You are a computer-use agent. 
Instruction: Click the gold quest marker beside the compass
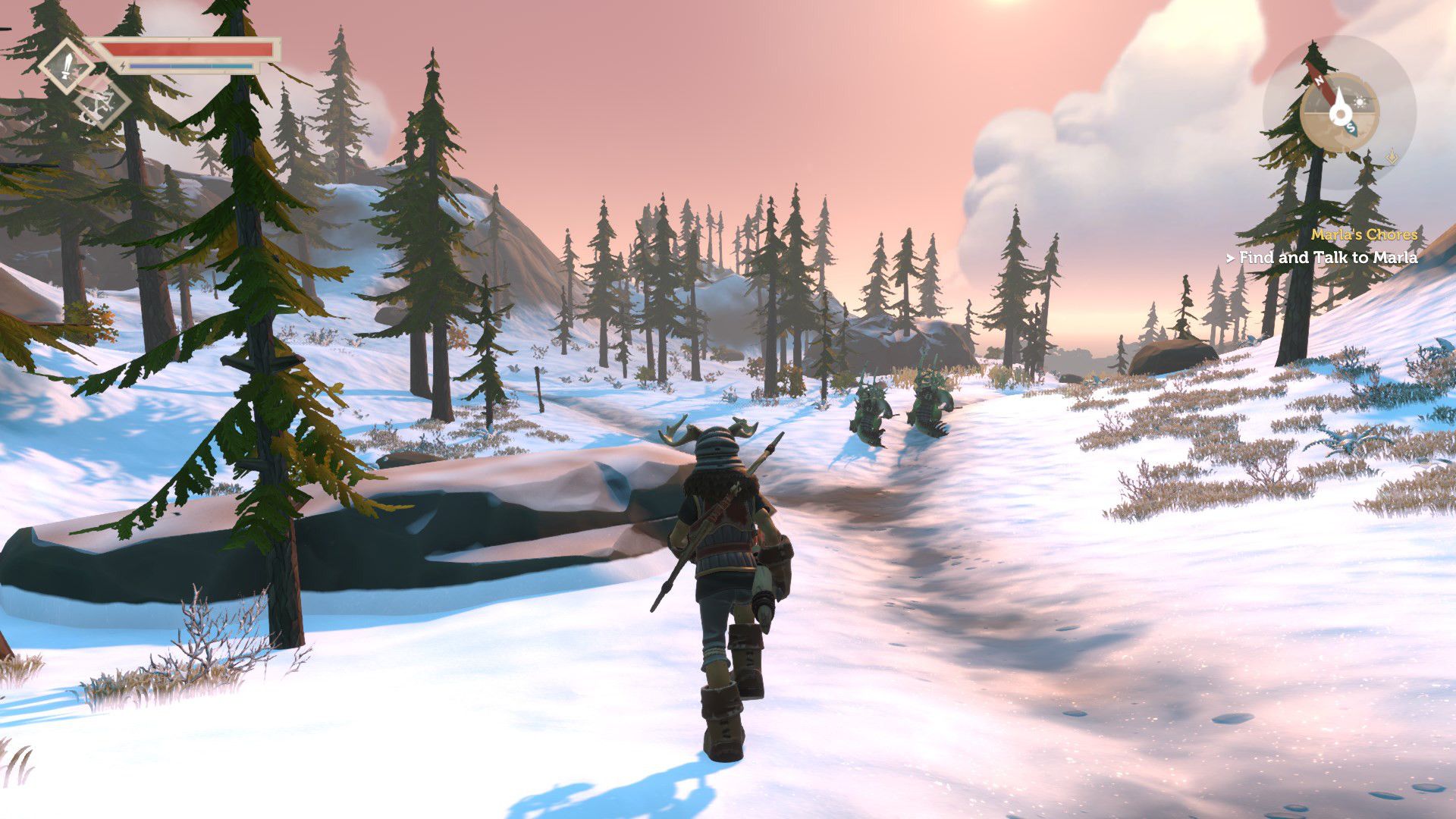1392,157
